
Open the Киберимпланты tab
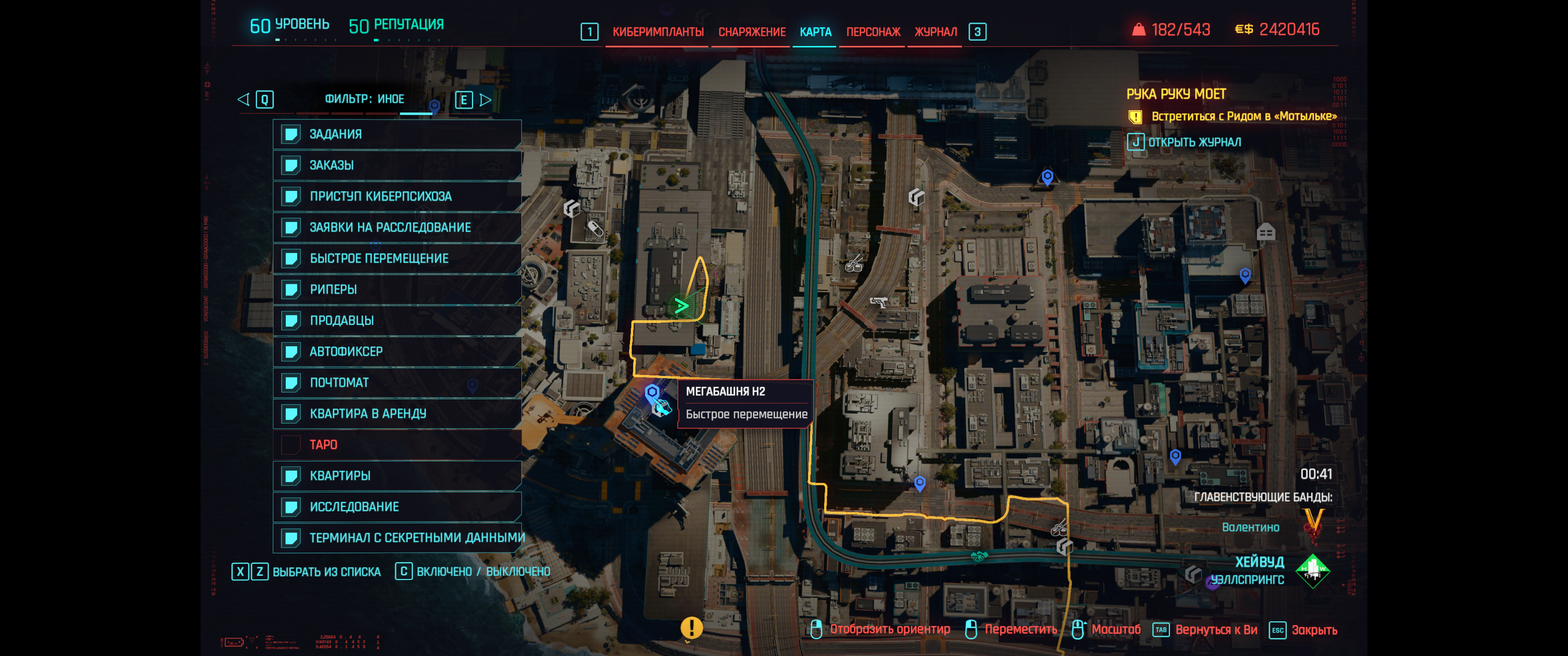657,31
